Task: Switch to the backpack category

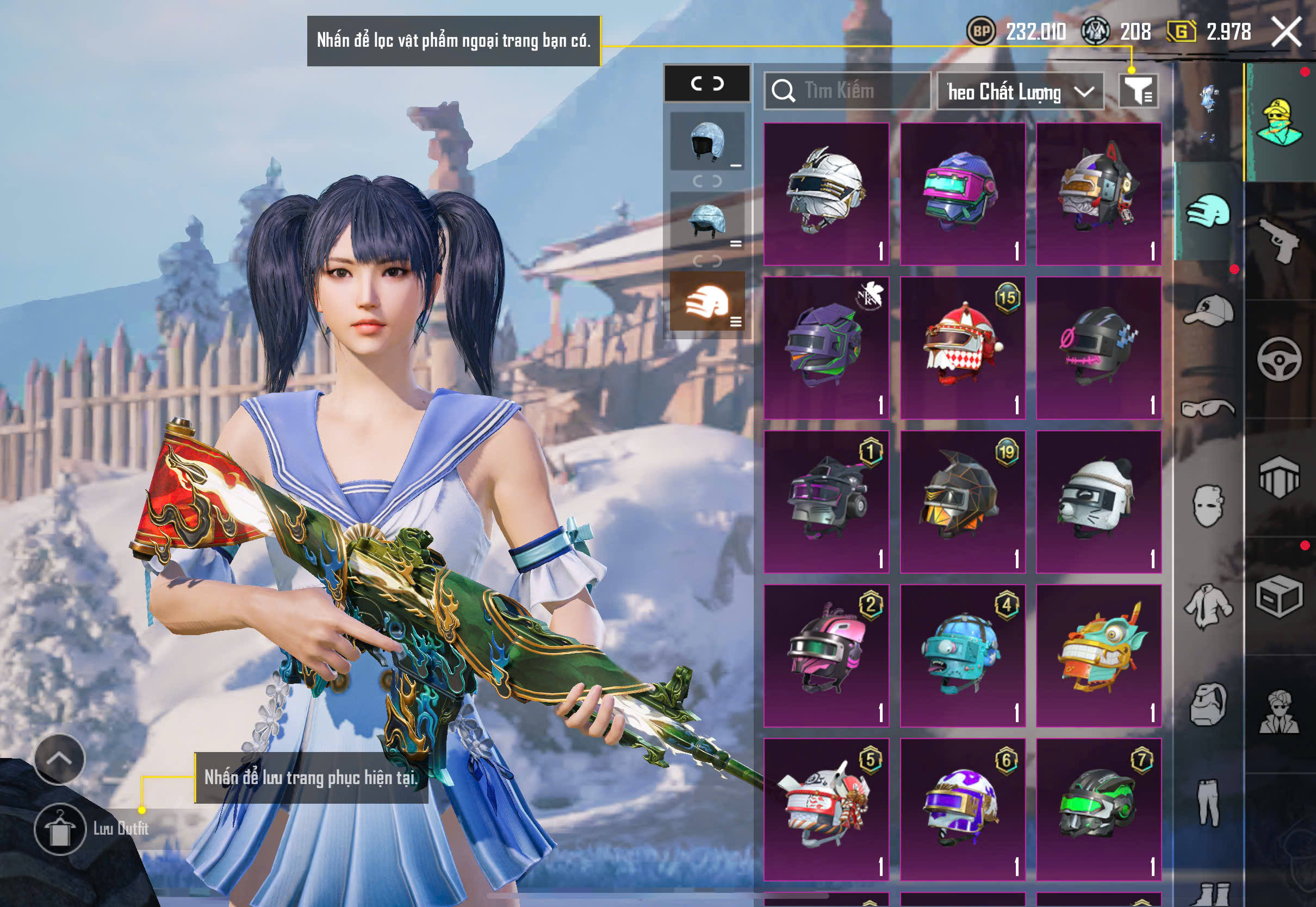Action: pyautogui.click(x=1209, y=705)
